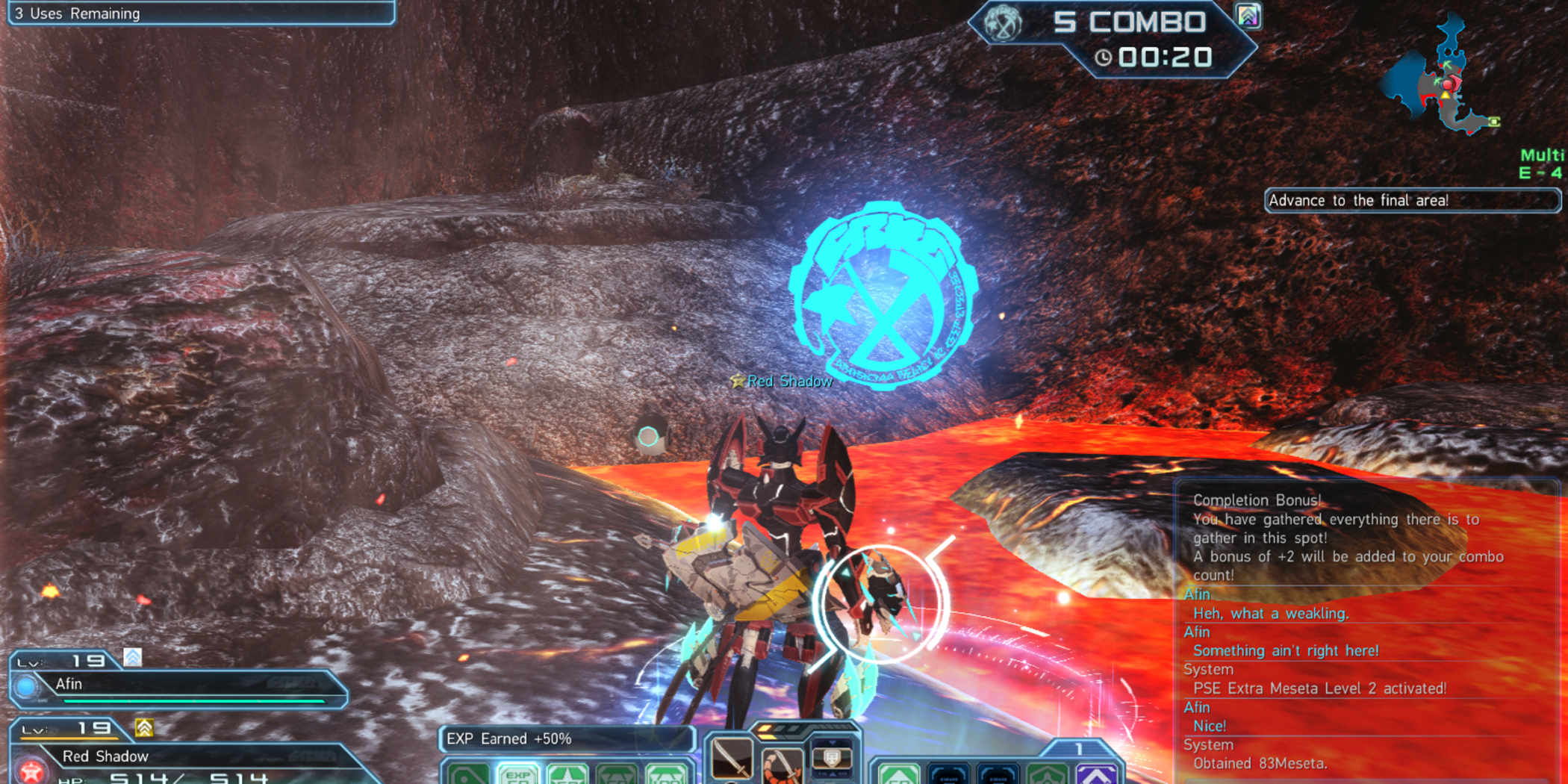Choose the orange-sheathed sword weapon slot

pos(780,767)
